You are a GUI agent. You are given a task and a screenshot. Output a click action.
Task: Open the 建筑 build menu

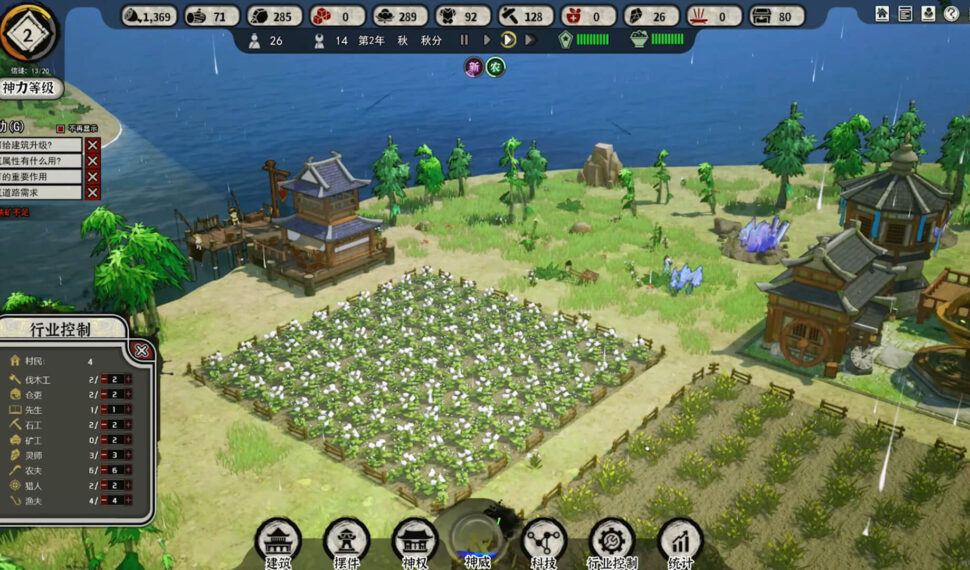(x=278, y=541)
